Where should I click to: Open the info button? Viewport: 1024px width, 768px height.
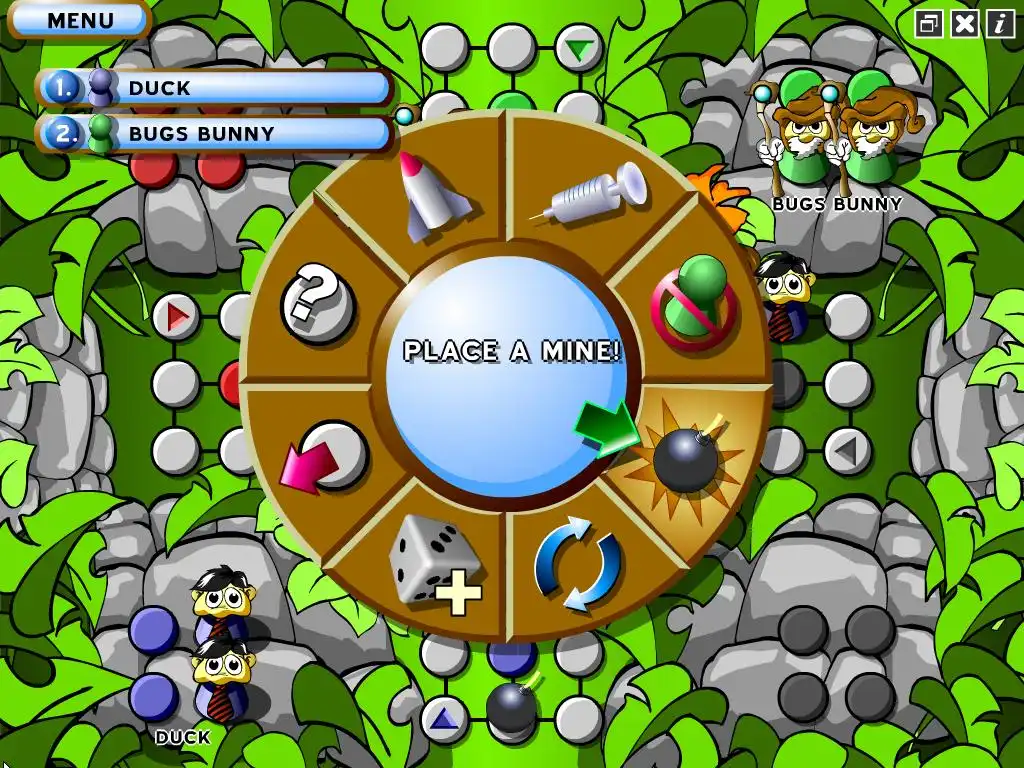pyautogui.click(x=1000, y=23)
